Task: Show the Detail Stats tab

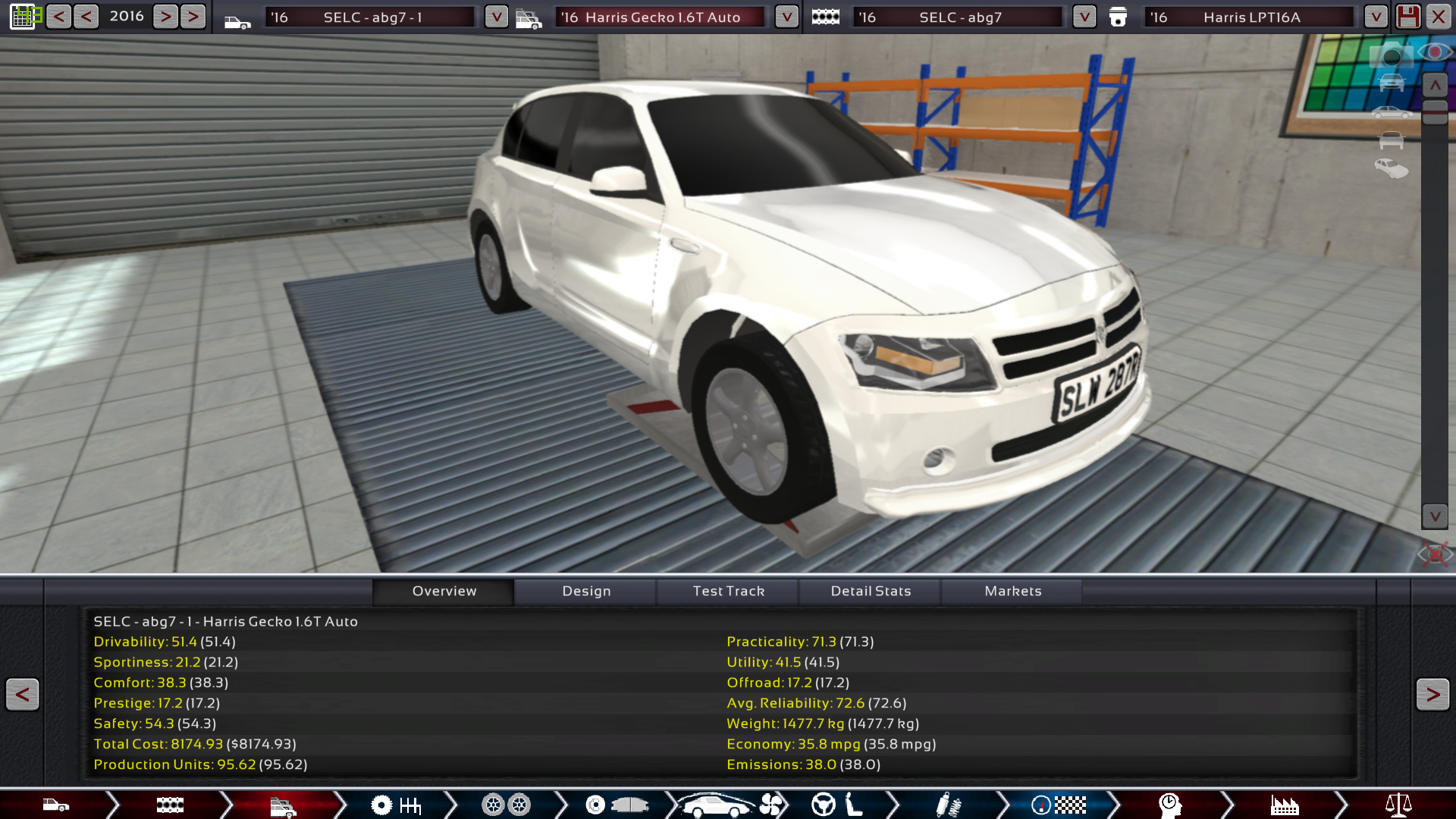Action: [x=871, y=591]
